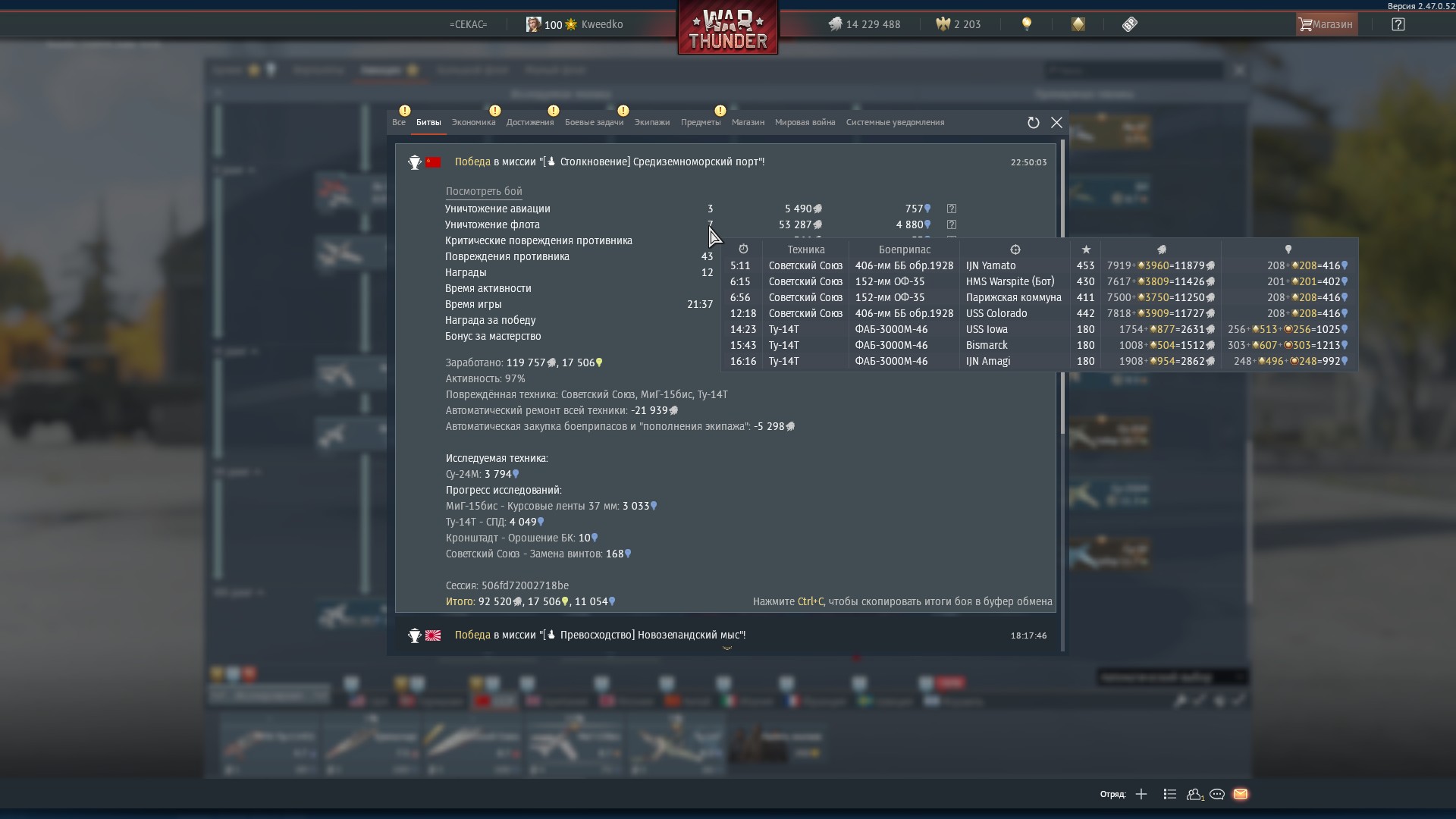This screenshot has width=1456, height=819.
Task: Open chat using speech bubble icon
Action: 1217,794
